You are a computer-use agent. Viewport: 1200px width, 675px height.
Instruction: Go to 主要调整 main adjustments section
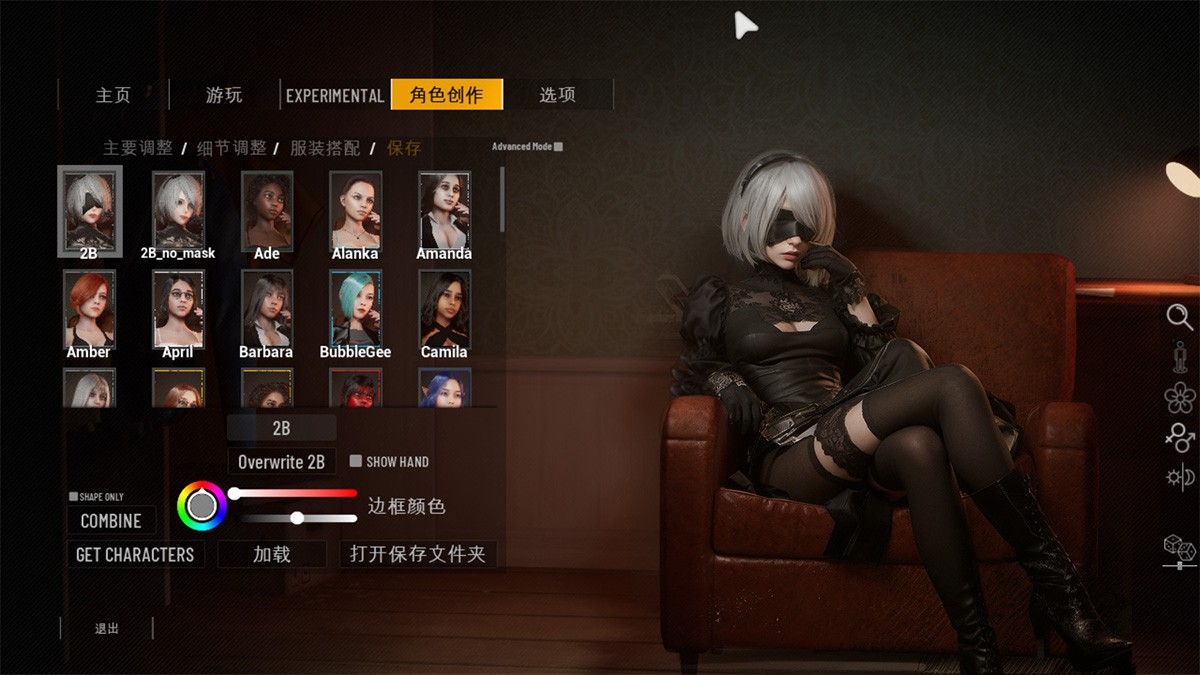pos(138,148)
